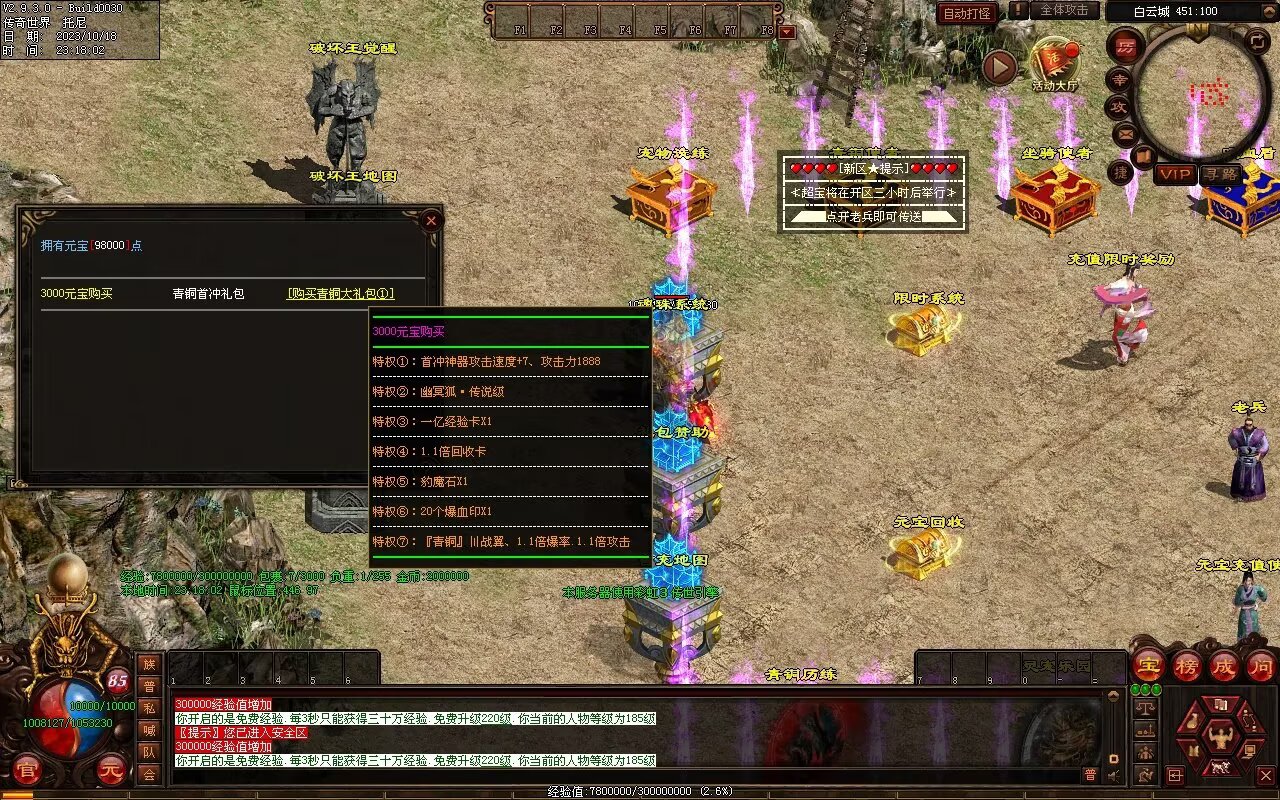The height and width of the screenshot is (800, 1280).
Task: Open the VIP panel
Action: tap(1175, 174)
